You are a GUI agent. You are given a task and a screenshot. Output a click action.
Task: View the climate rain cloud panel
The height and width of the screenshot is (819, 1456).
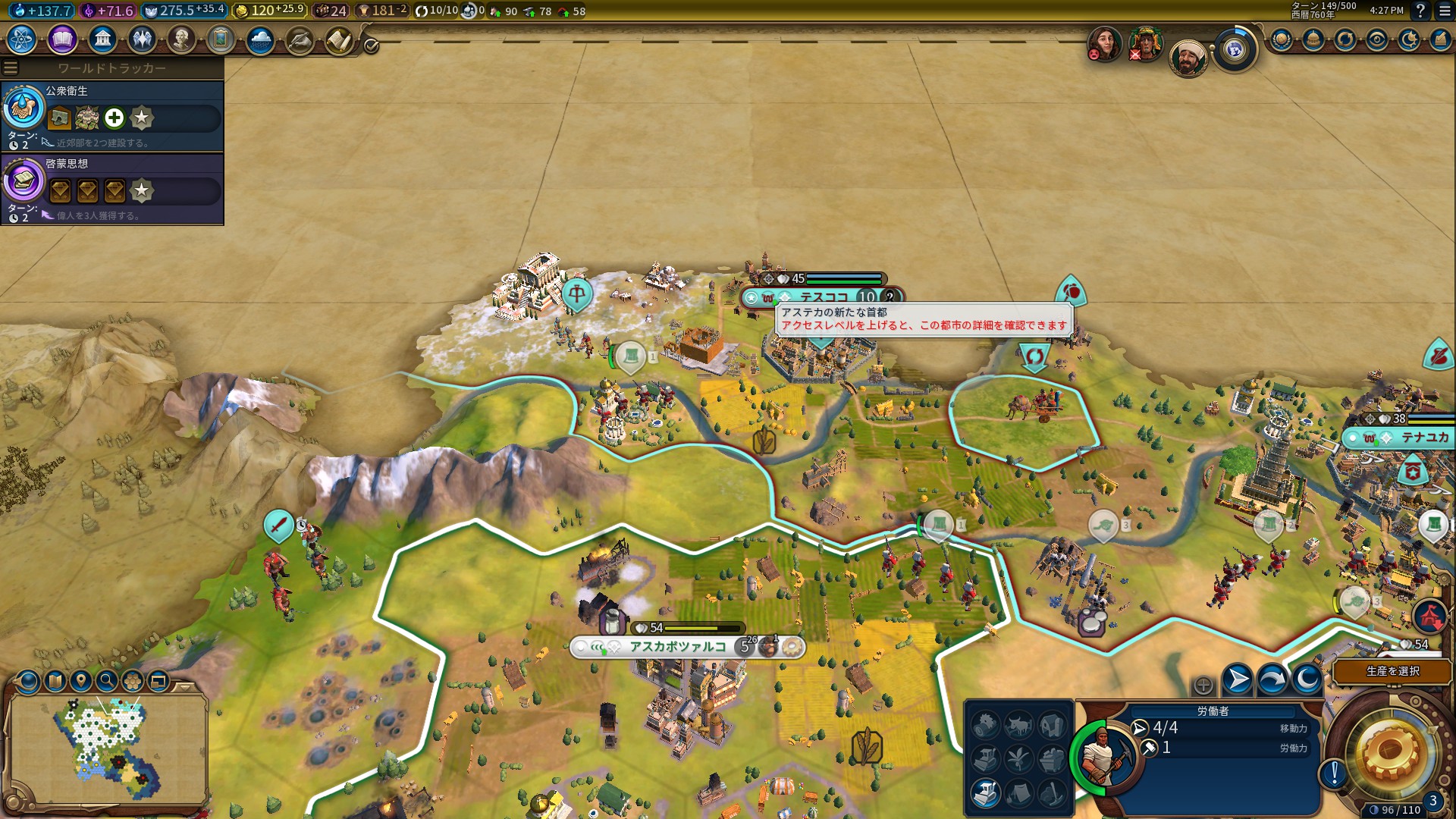(260, 39)
